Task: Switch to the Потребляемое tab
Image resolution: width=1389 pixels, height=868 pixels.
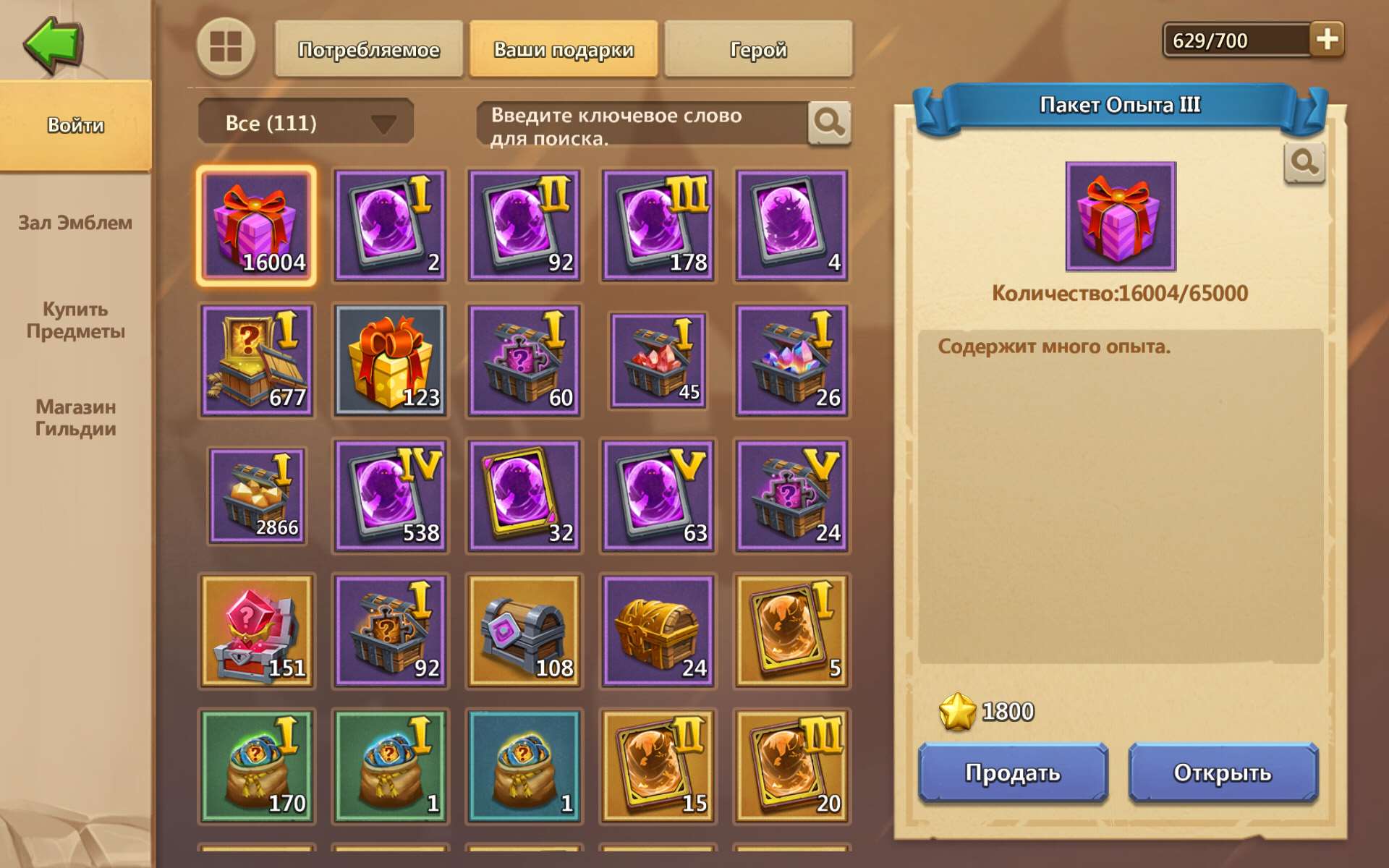Action: point(368,49)
